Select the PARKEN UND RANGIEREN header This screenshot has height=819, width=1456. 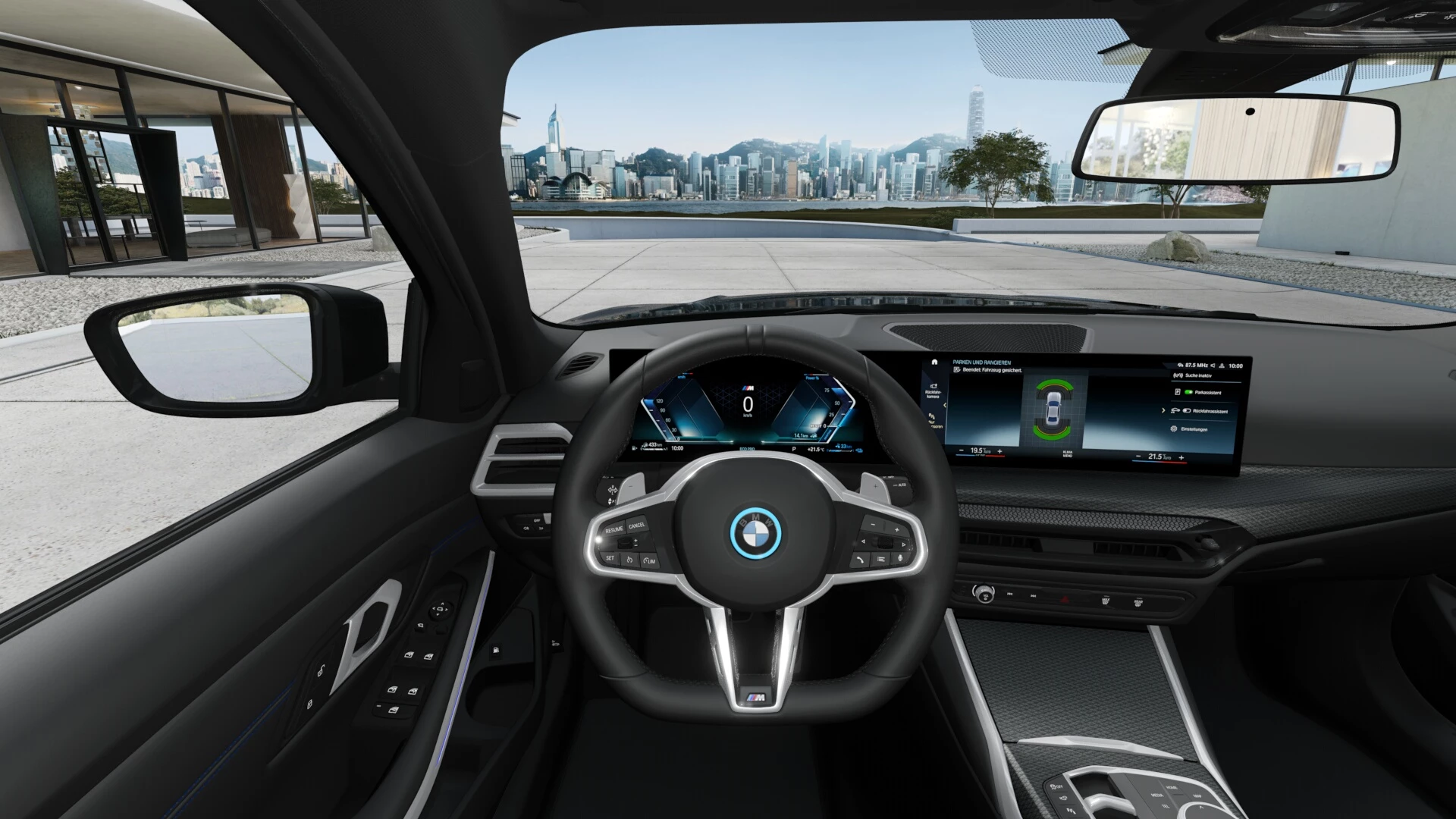[x=981, y=362]
